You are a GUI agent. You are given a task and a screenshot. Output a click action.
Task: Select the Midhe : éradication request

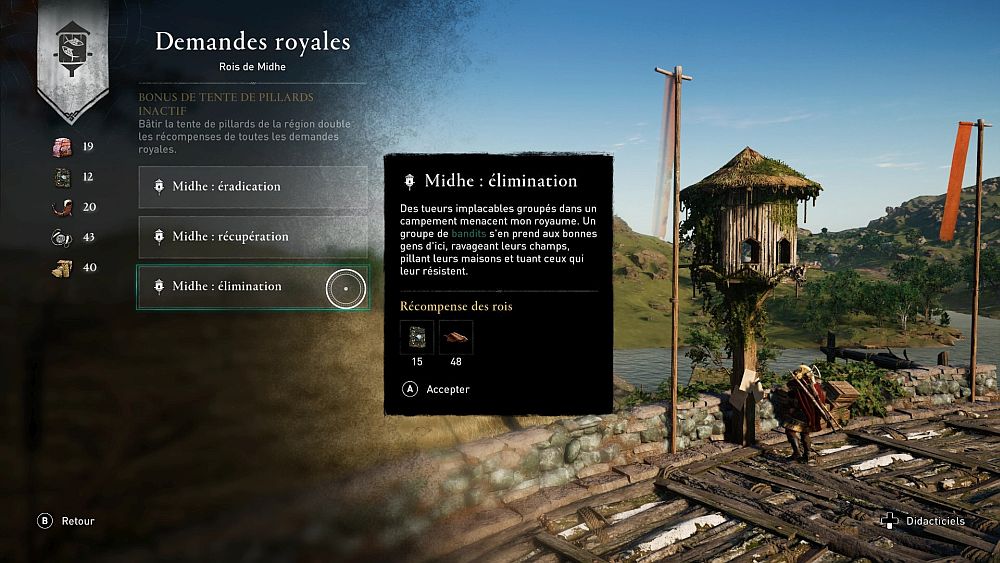coord(252,187)
